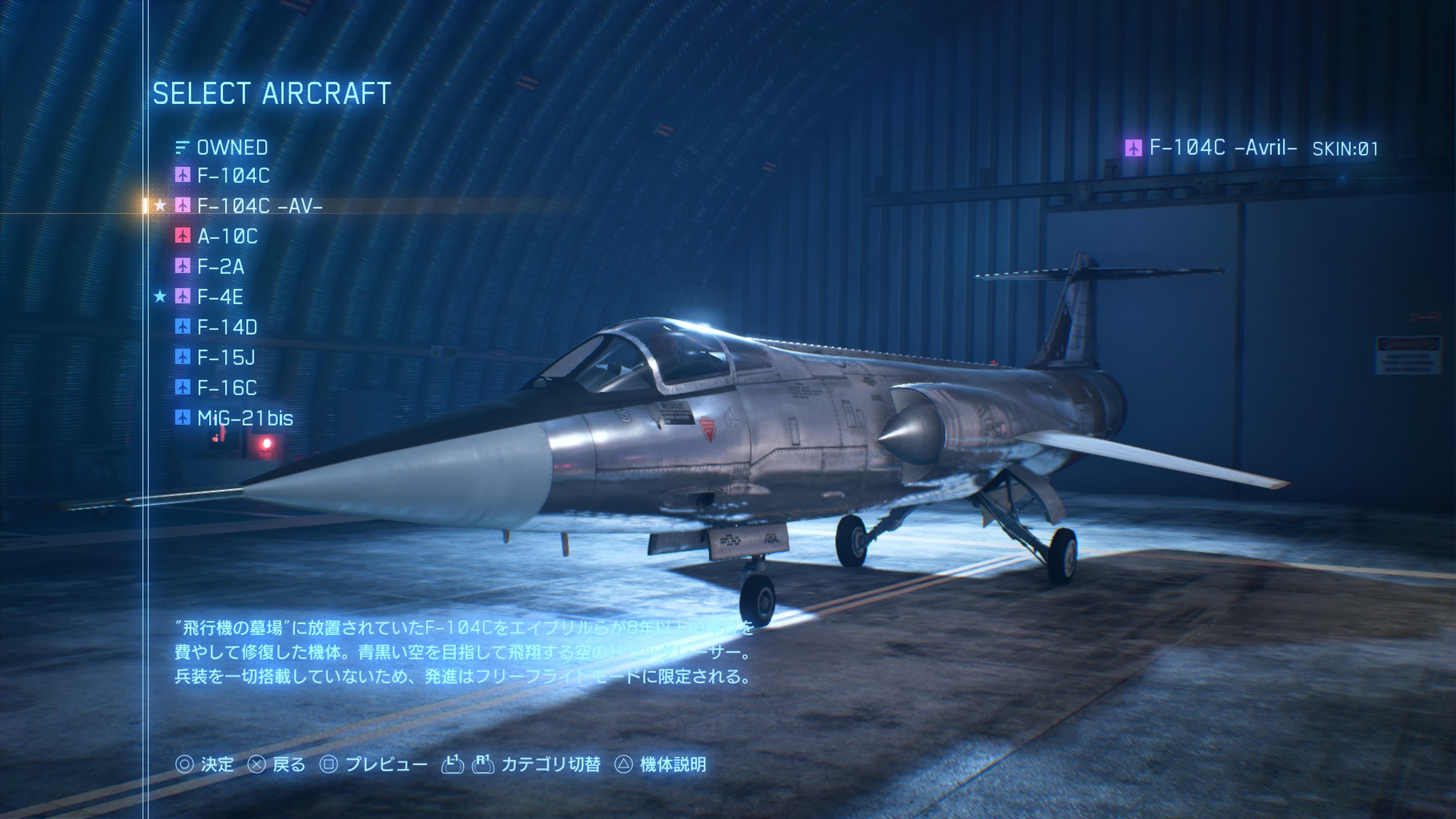Choose the F-104C -AV- aircraft
The width and height of the screenshot is (1456, 819).
[259, 206]
